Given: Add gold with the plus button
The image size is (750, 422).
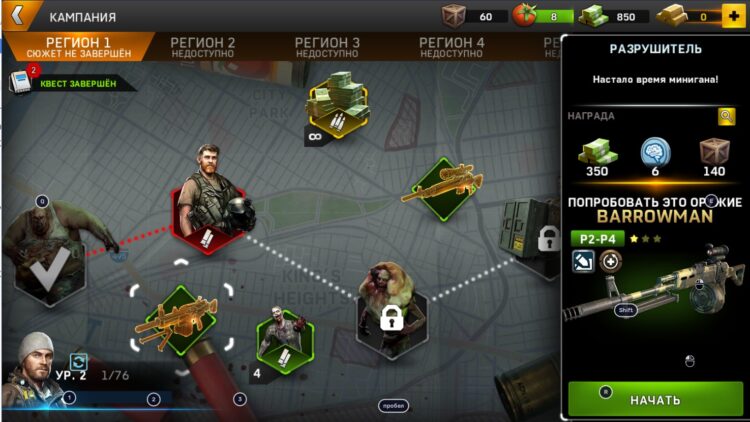Looking at the screenshot, I should coord(731,16).
